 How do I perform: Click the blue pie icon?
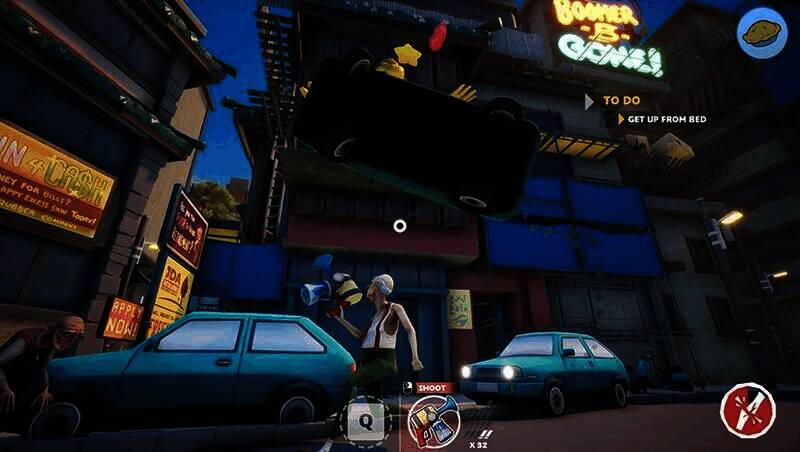[761, 33]
